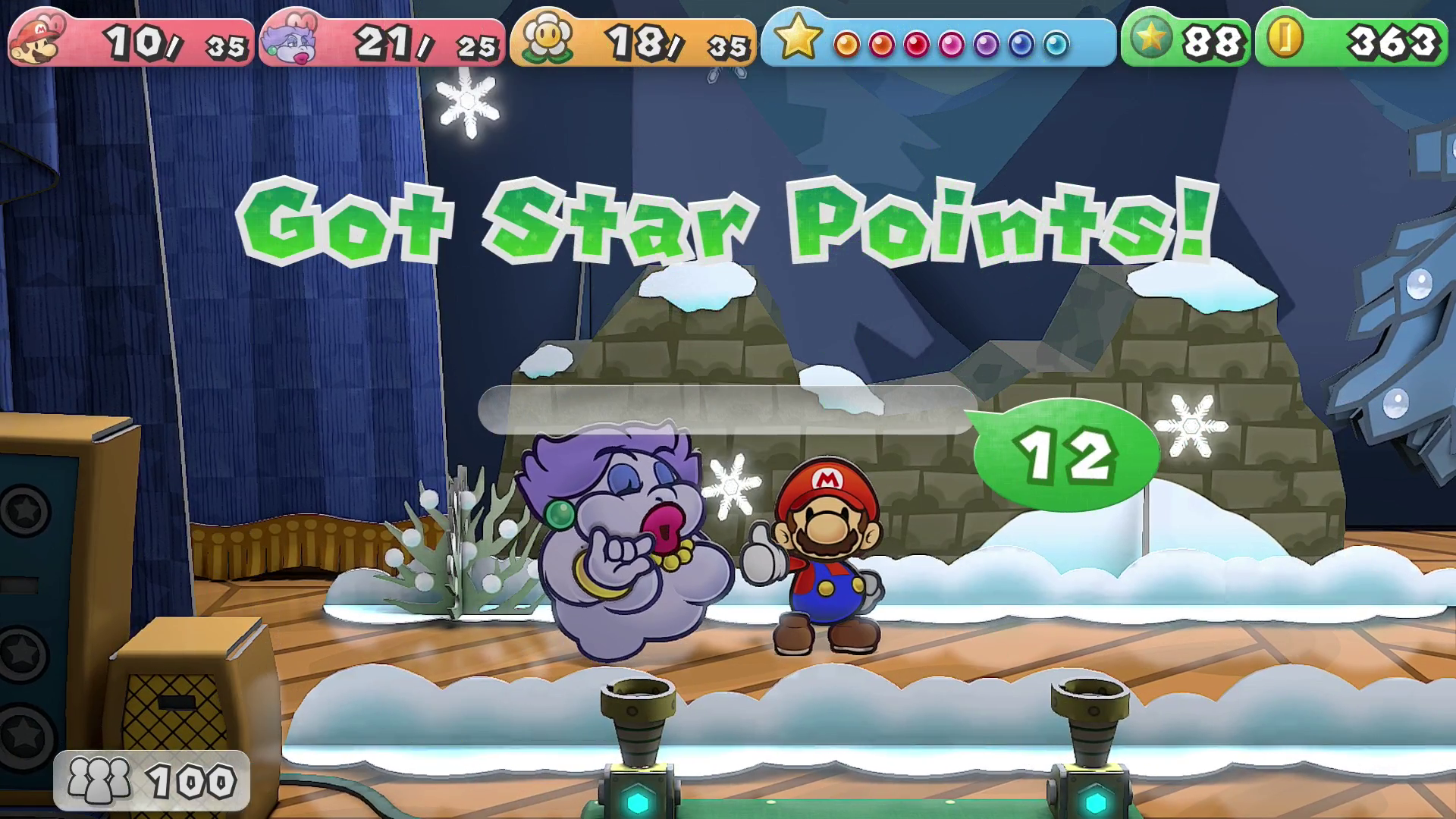Click the audience count icon

[x=99, y=780]
